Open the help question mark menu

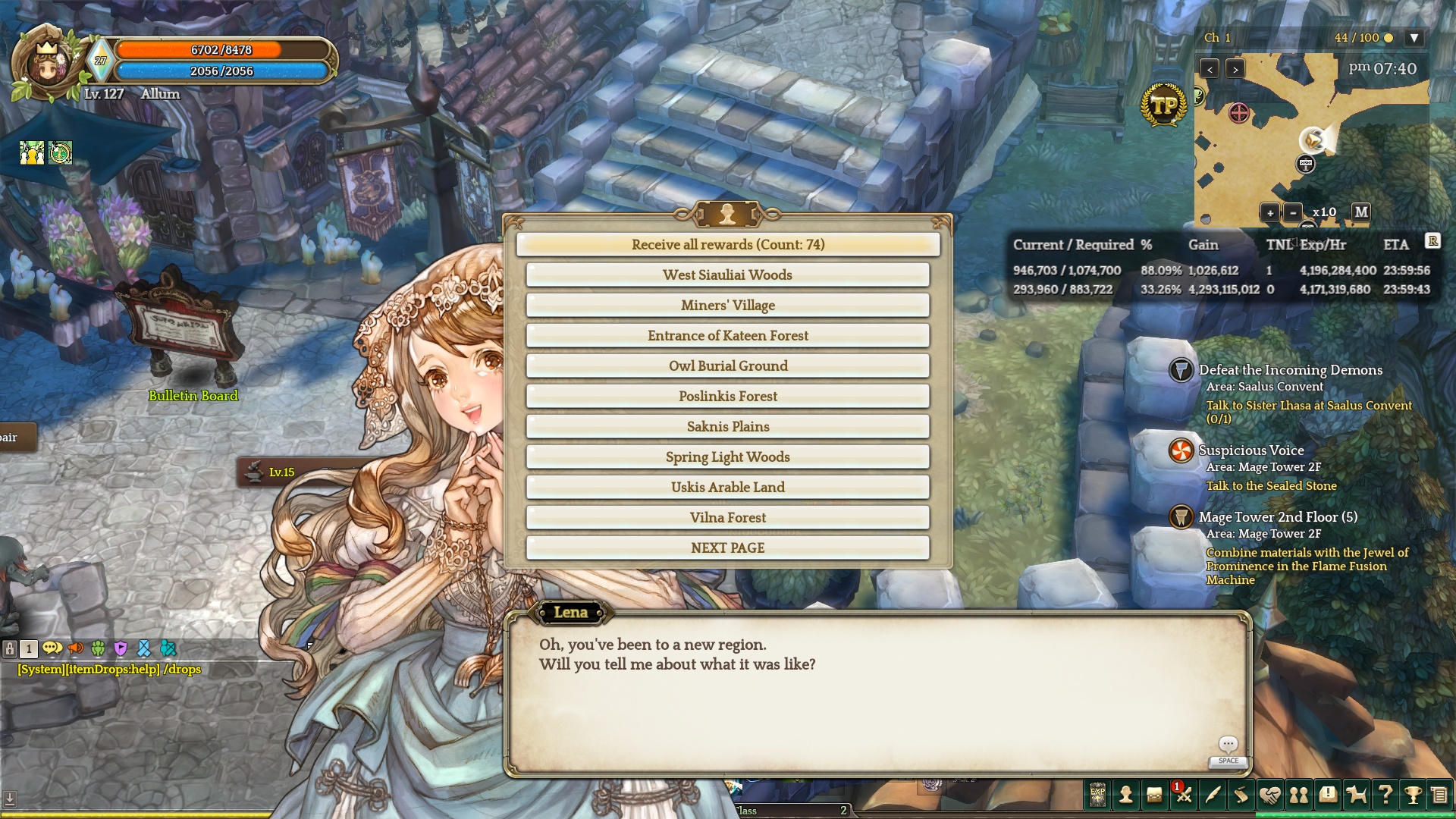click(x=1385, y=795)
